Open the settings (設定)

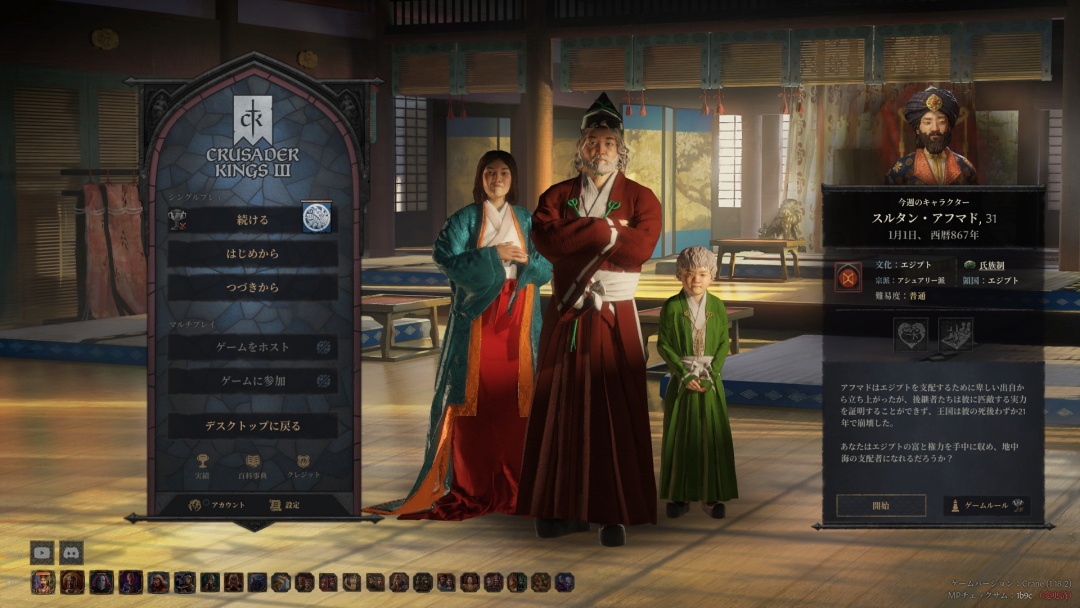pos(284,505)
